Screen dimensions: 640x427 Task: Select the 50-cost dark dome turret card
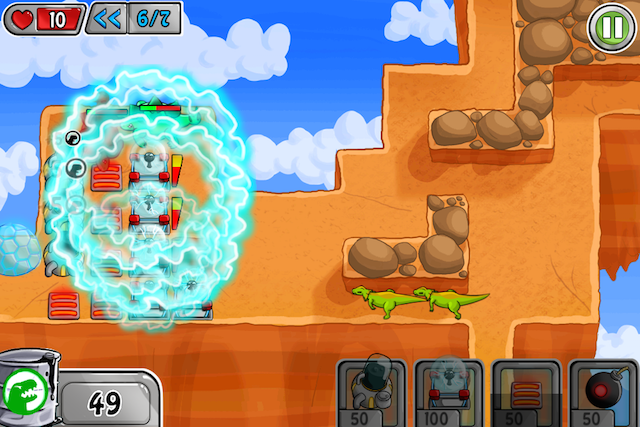(371, 392)
